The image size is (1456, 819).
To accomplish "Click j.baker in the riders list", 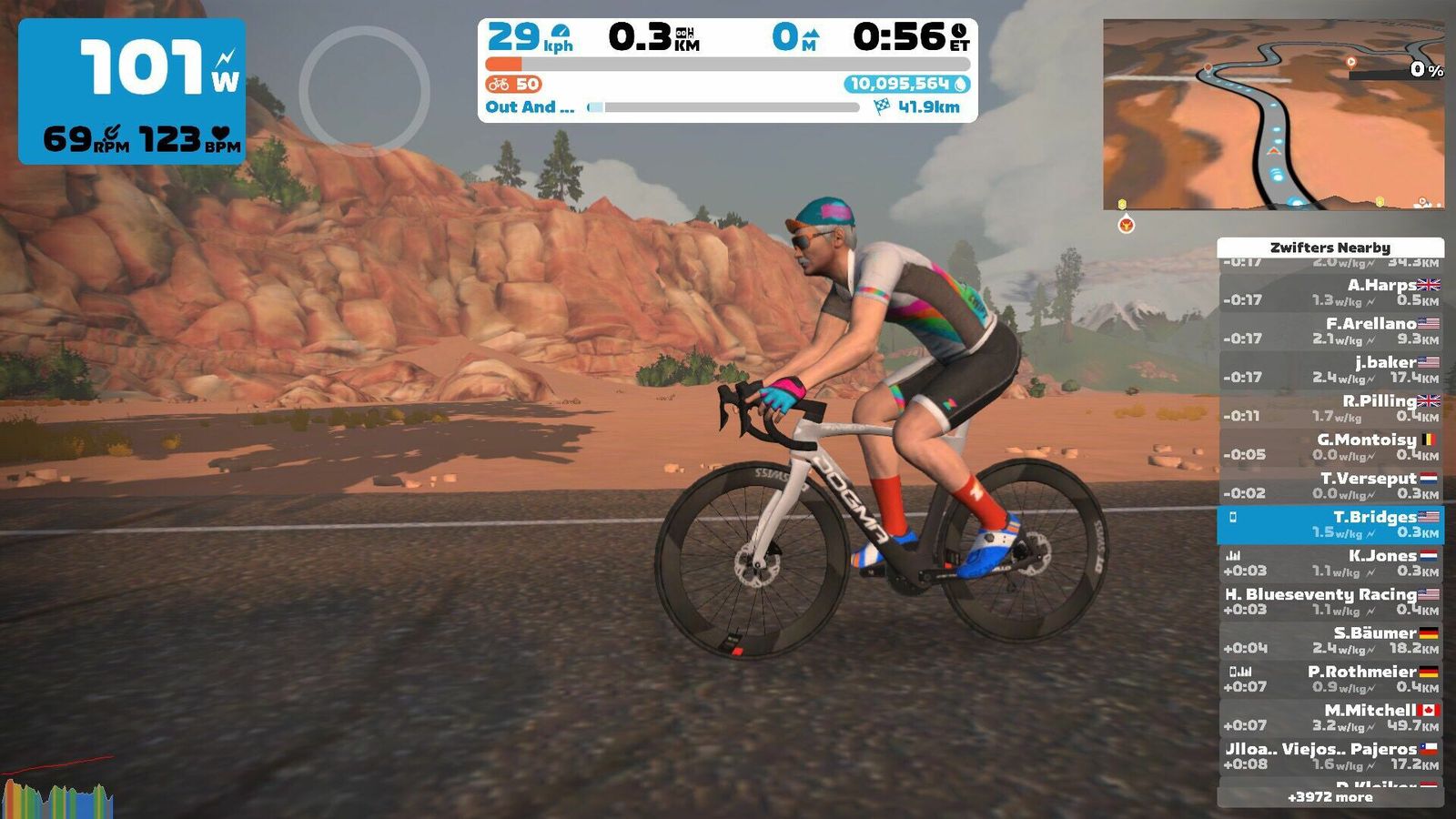I will [1330, 369].
